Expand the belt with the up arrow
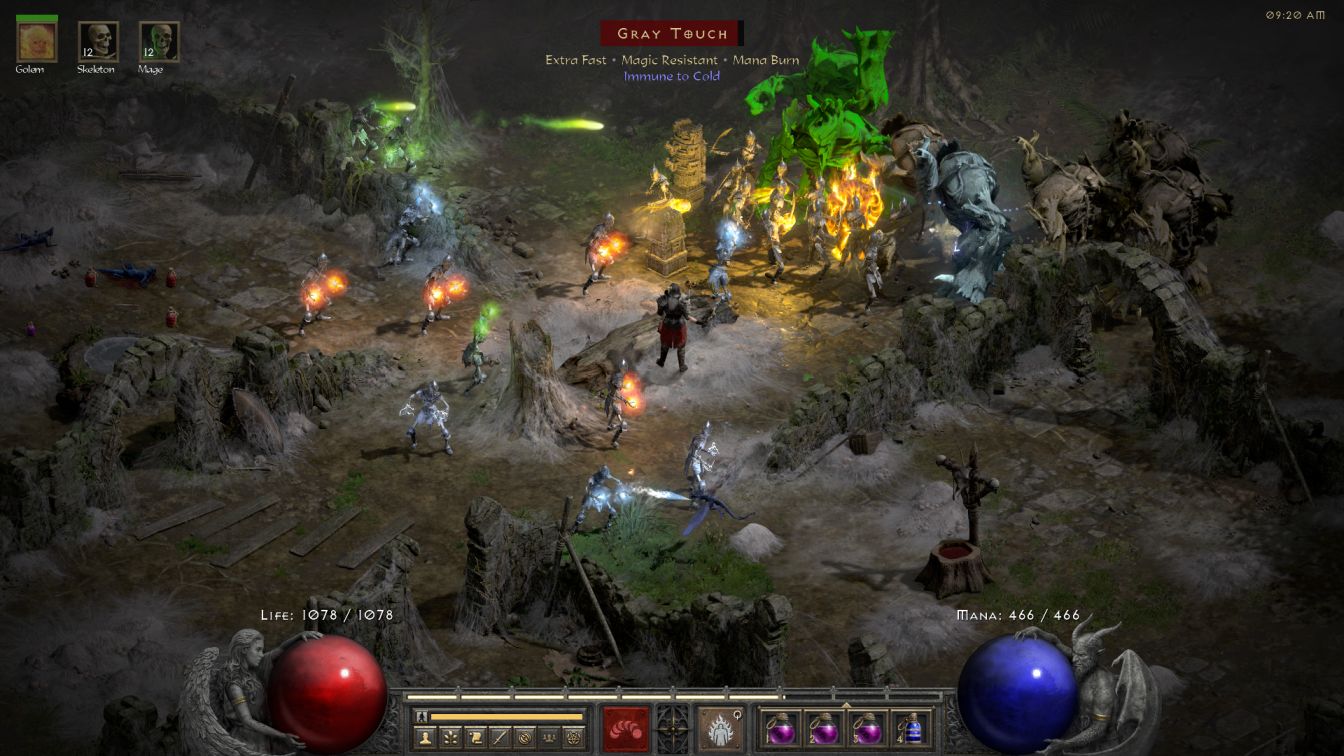 (x=846, y=703)
